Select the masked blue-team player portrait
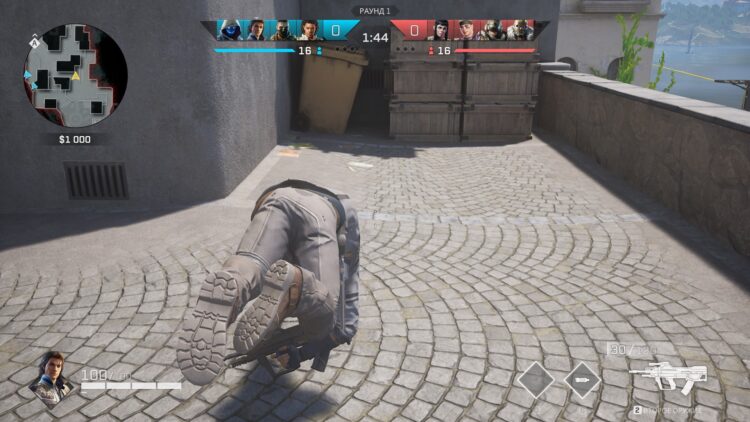The image size is (750, 422). pyautogui.click(x=282, y=30)
